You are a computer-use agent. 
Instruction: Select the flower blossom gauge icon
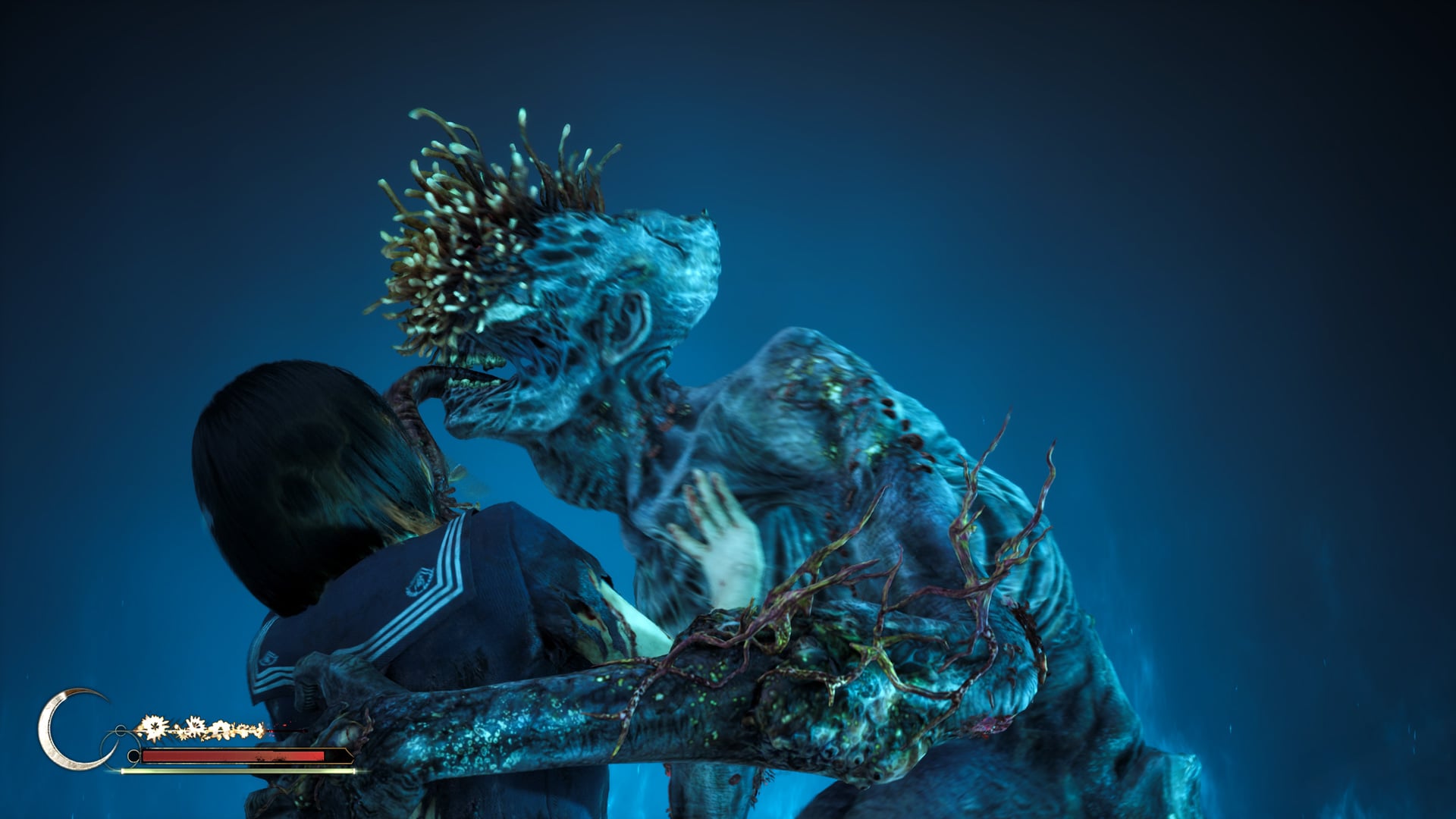tap(193, 726)
